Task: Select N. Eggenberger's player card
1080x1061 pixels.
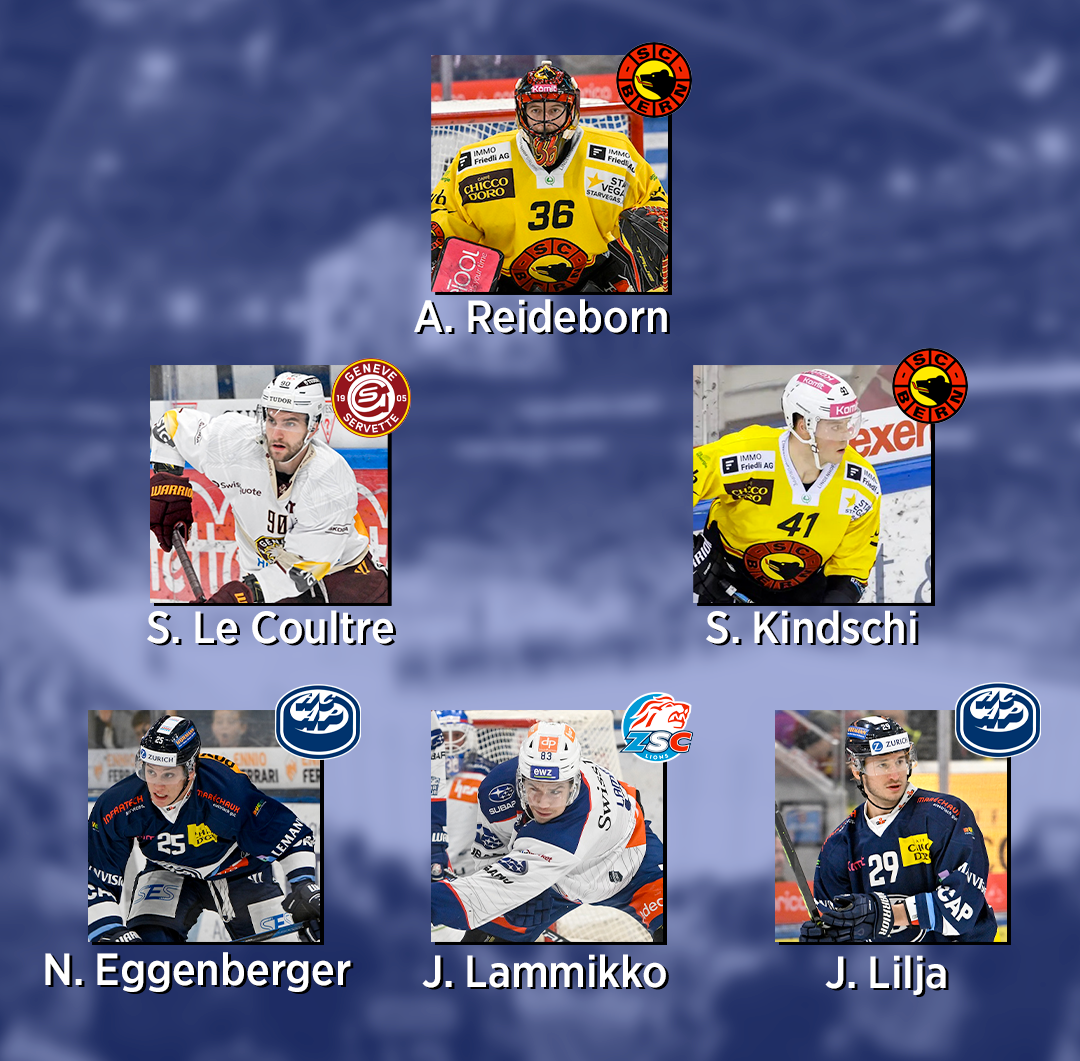Action: [x=204, y=826]
